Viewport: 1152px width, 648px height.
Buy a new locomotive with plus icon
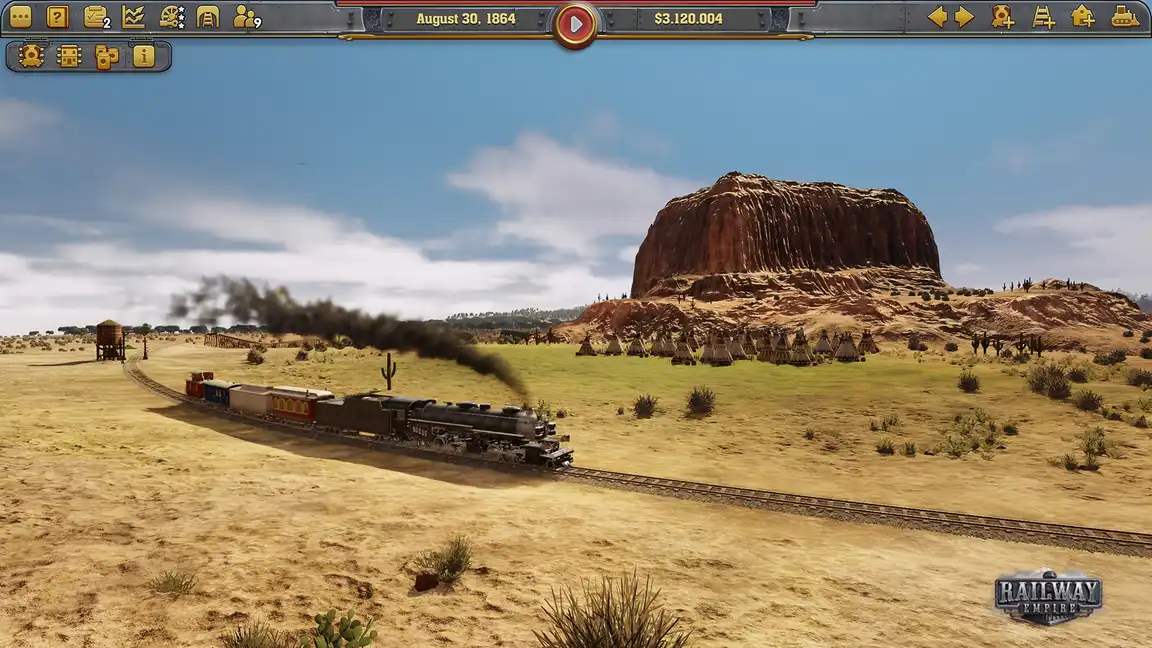pos(1002,17)
